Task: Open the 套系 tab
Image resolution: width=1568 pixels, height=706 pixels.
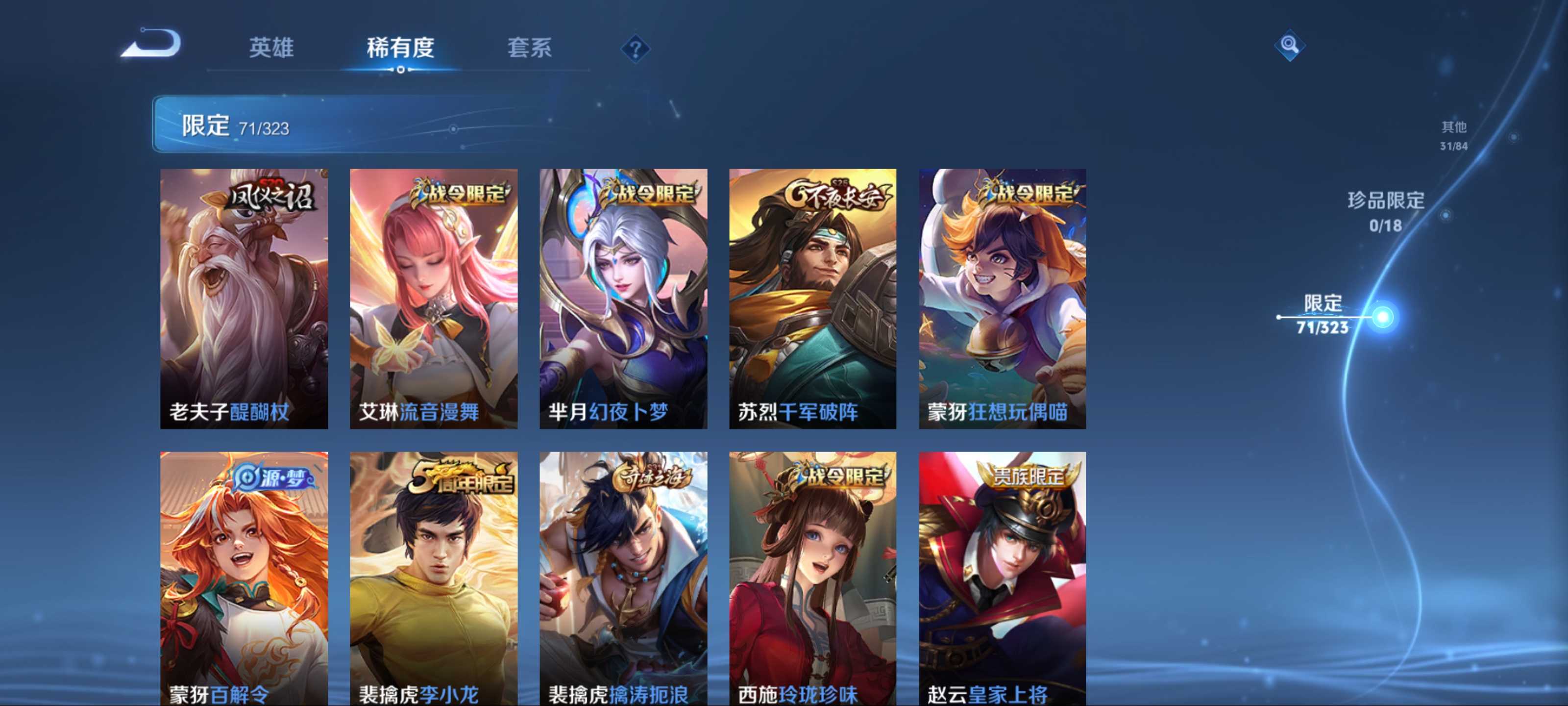Action: [x=529, y=48]
